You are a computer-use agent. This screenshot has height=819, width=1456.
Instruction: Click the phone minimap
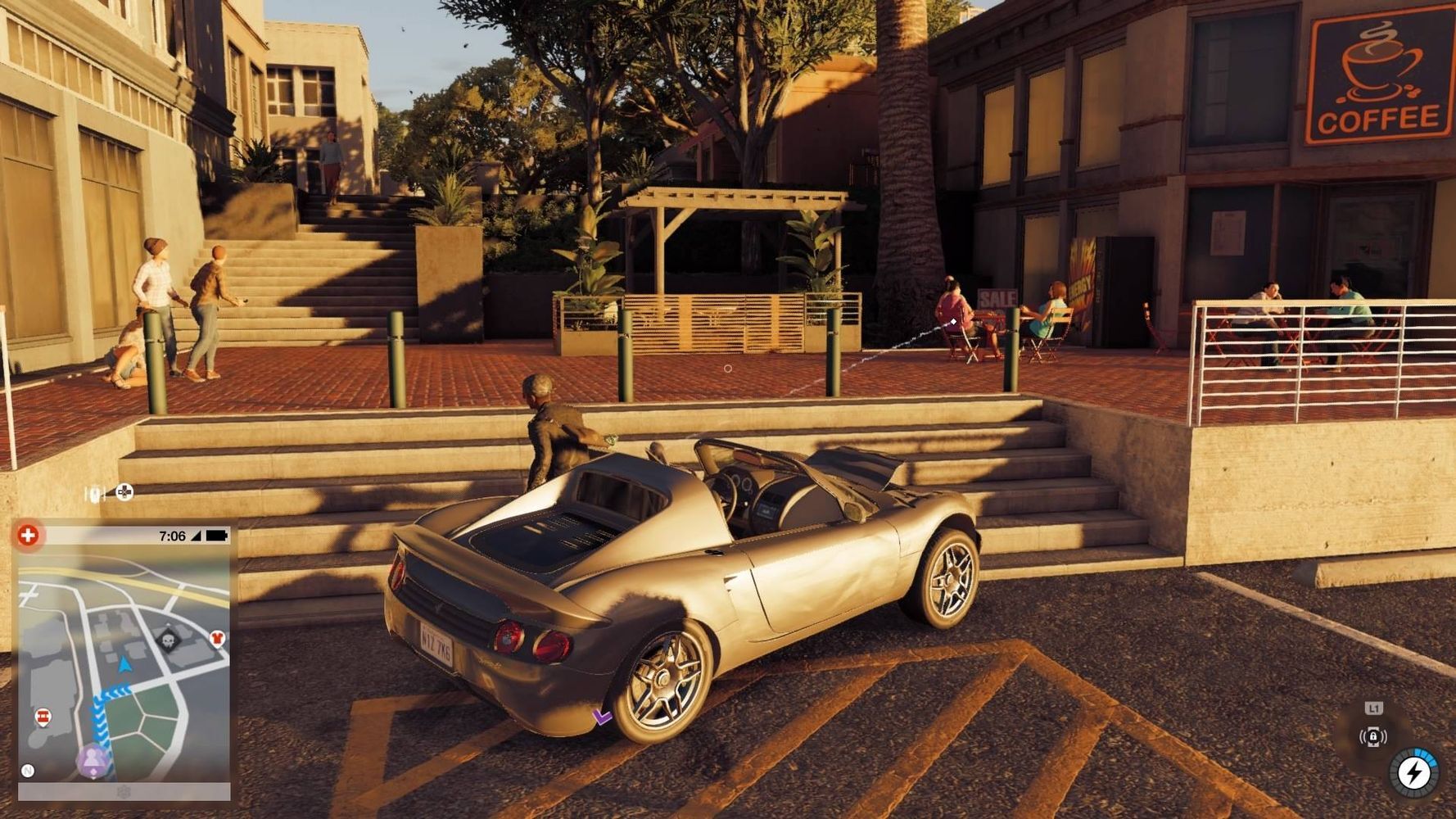click(124, 663)
